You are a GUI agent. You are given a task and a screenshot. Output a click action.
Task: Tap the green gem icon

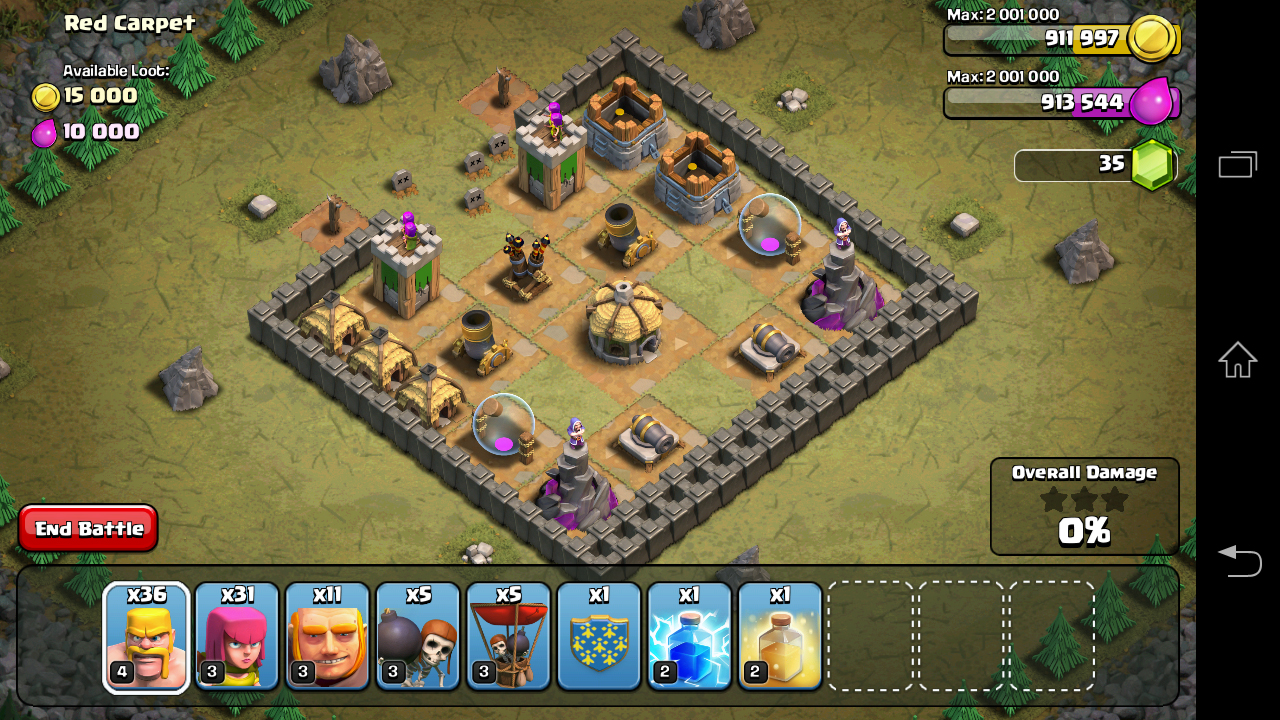pyautogui.click(x=1153, y=165)
